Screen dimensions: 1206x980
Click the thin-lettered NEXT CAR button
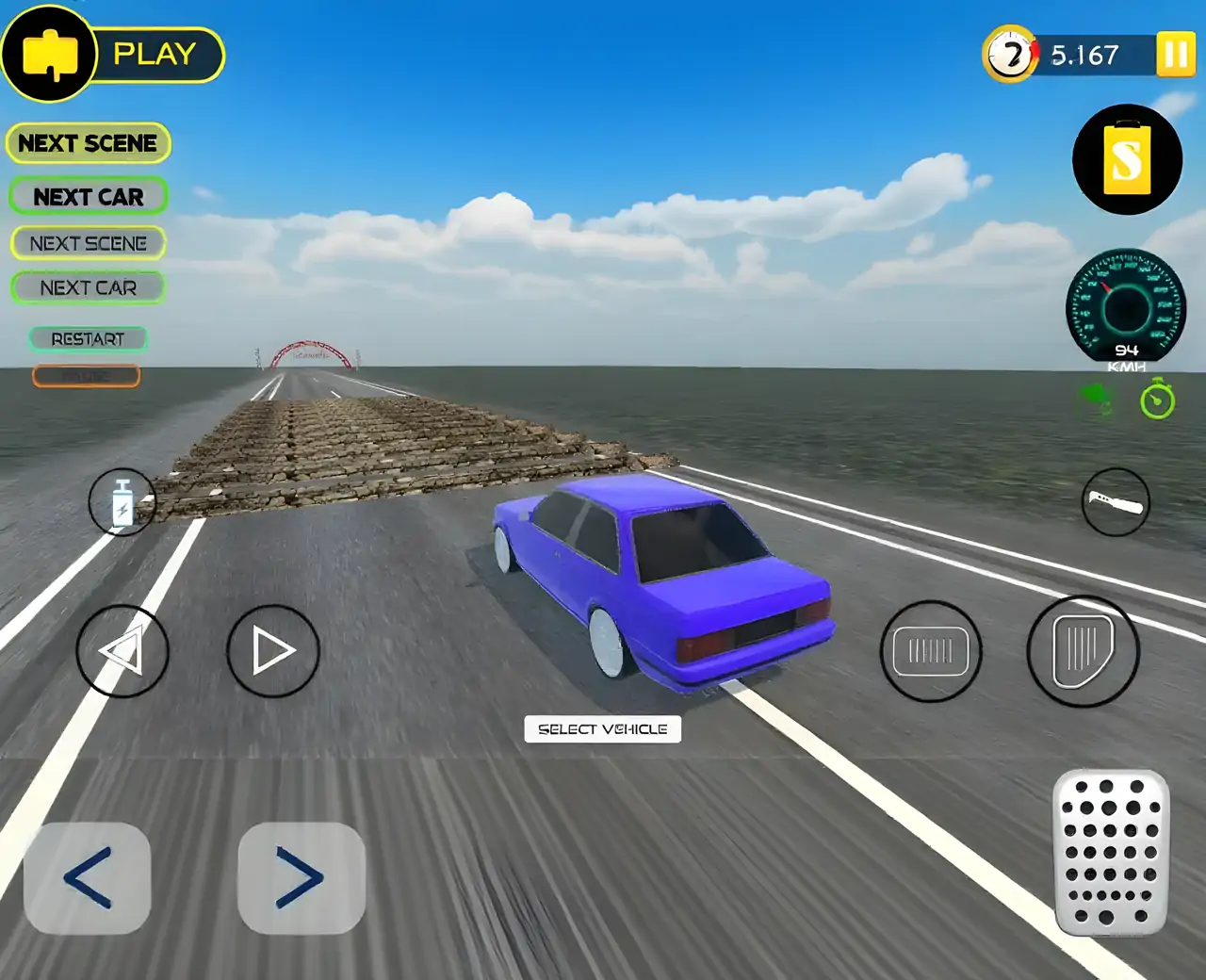[x=89, y=287]
